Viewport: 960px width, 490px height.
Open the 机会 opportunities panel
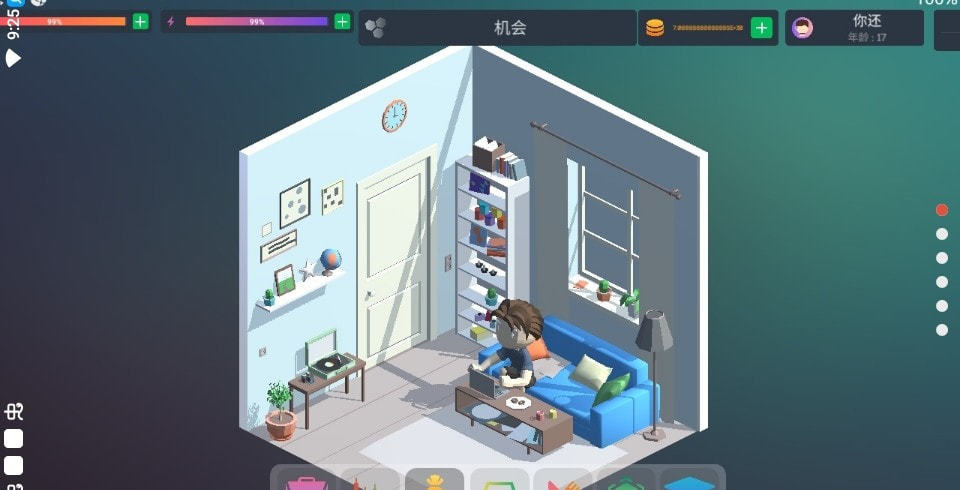pos(497,28)
